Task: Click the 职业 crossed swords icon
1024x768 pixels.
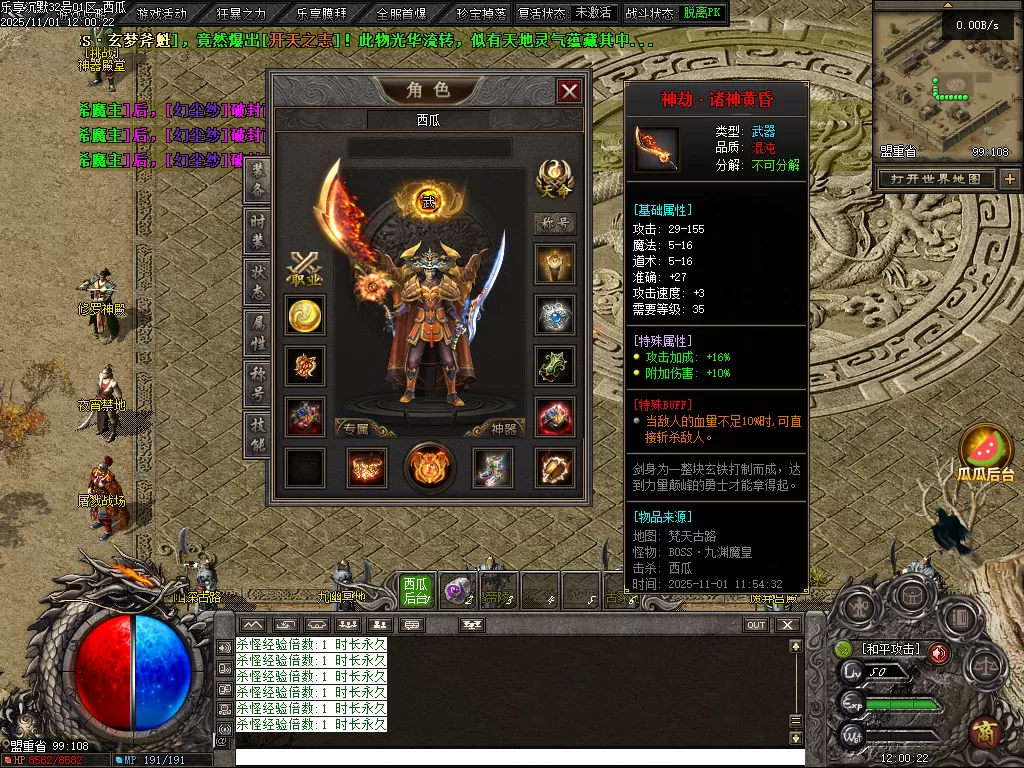Action: click(x=304, y=267)
